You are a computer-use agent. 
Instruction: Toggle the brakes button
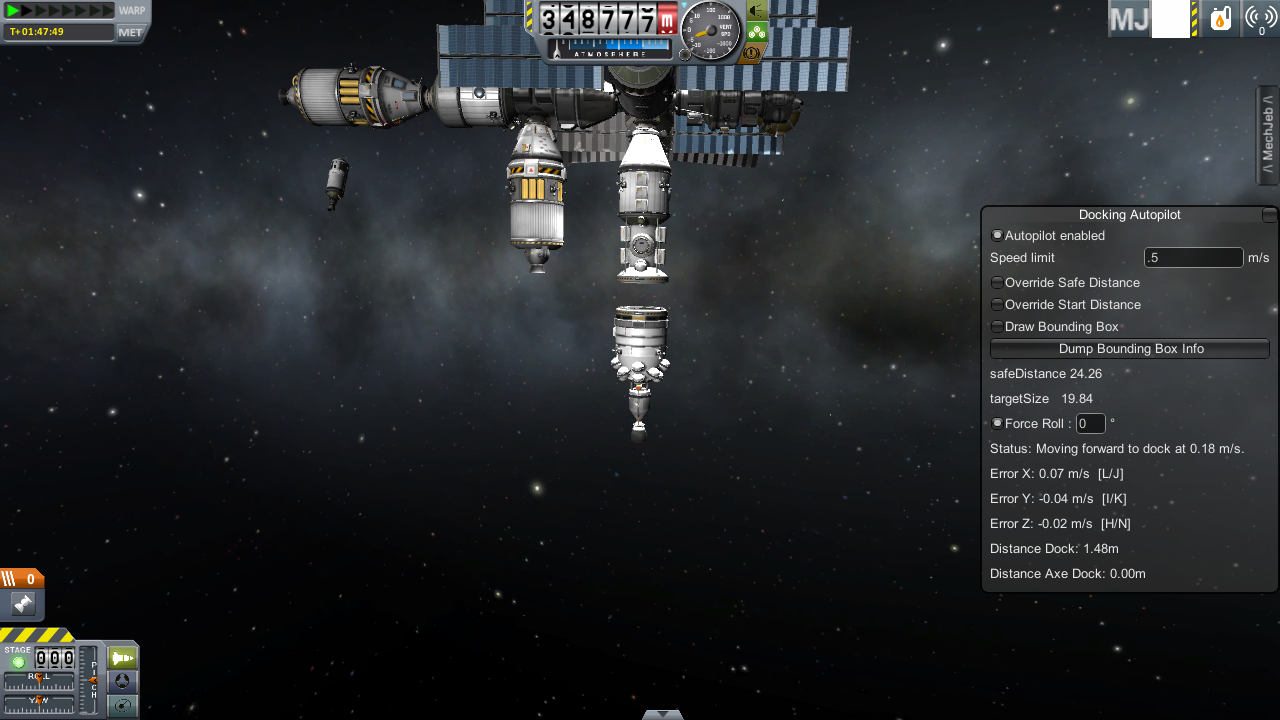(x=757, y=53)
